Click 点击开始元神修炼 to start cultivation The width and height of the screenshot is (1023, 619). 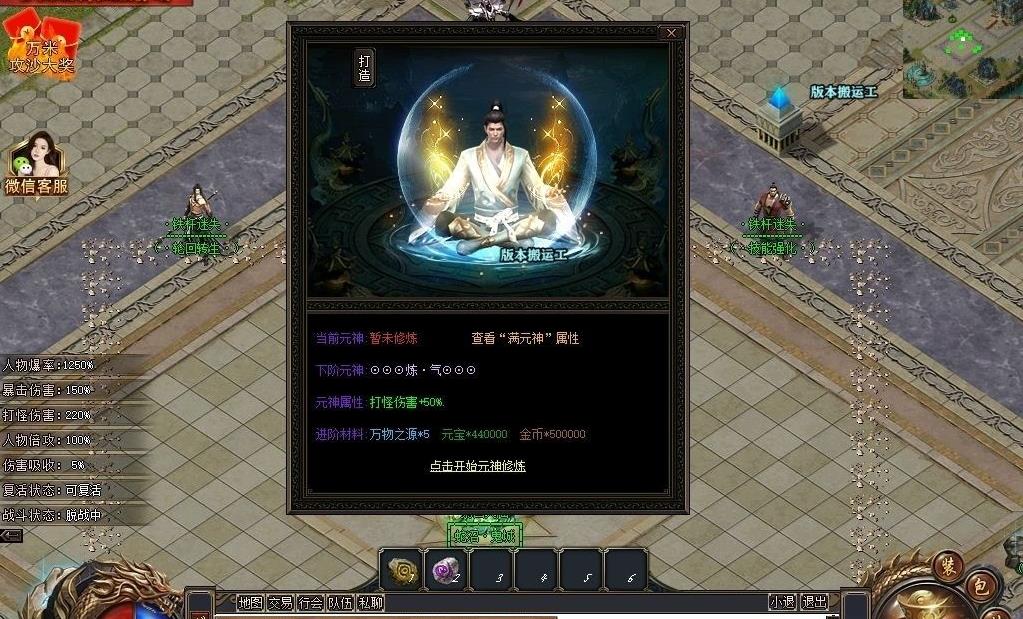477,466
